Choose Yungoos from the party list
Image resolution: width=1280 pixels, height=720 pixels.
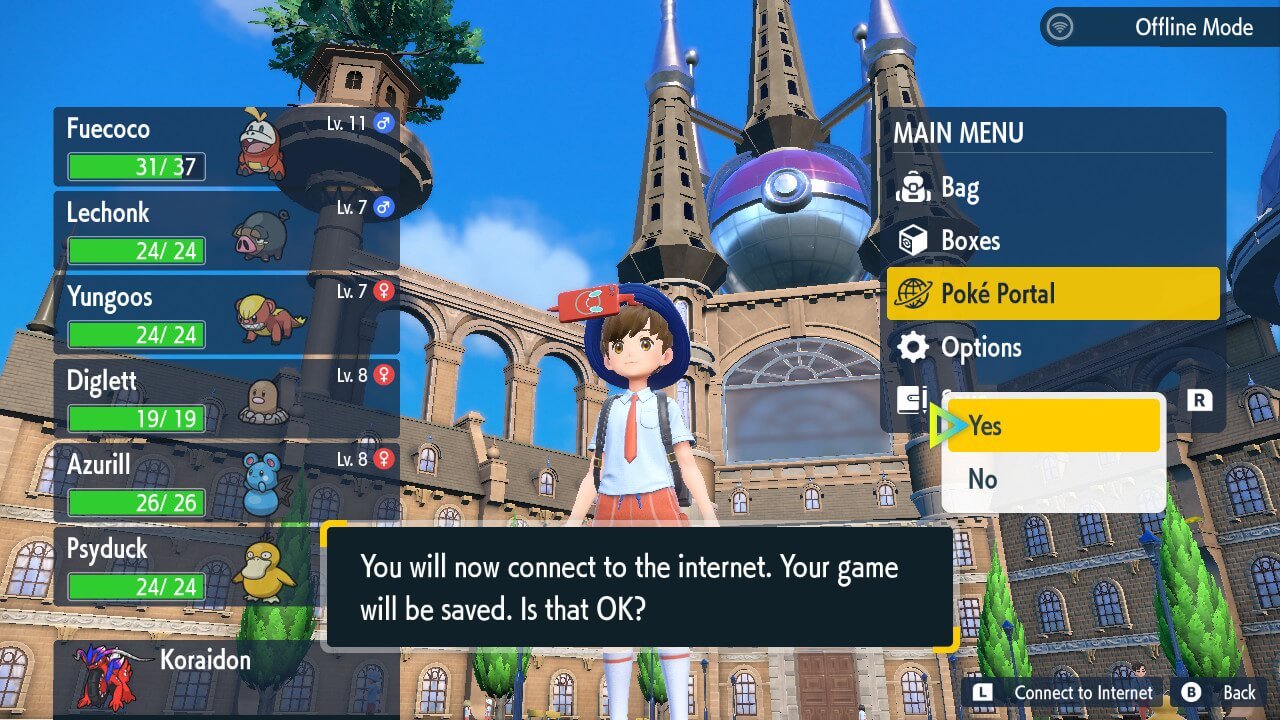(226, 314)
